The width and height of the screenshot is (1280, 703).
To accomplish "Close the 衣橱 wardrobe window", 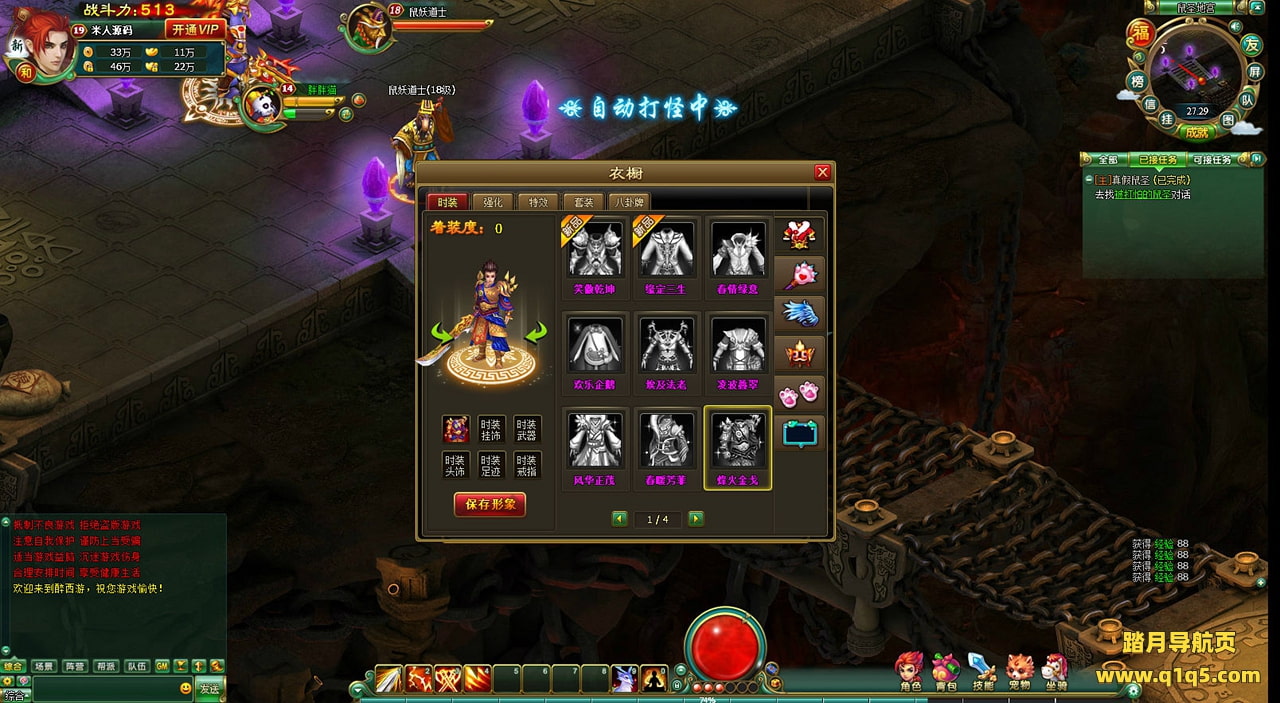I will 823,172.
